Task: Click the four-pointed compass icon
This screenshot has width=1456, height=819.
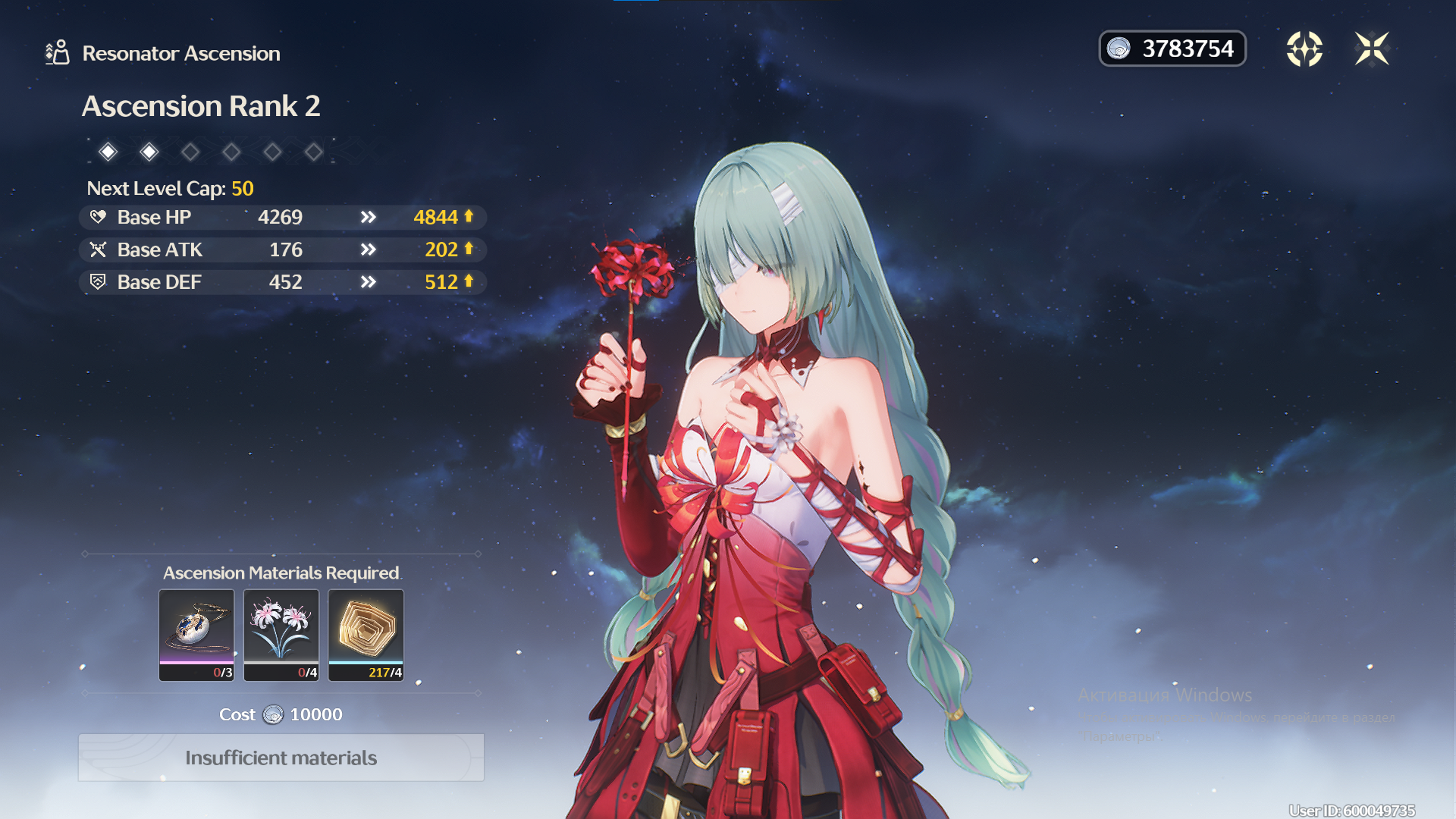Action: 1304,49
